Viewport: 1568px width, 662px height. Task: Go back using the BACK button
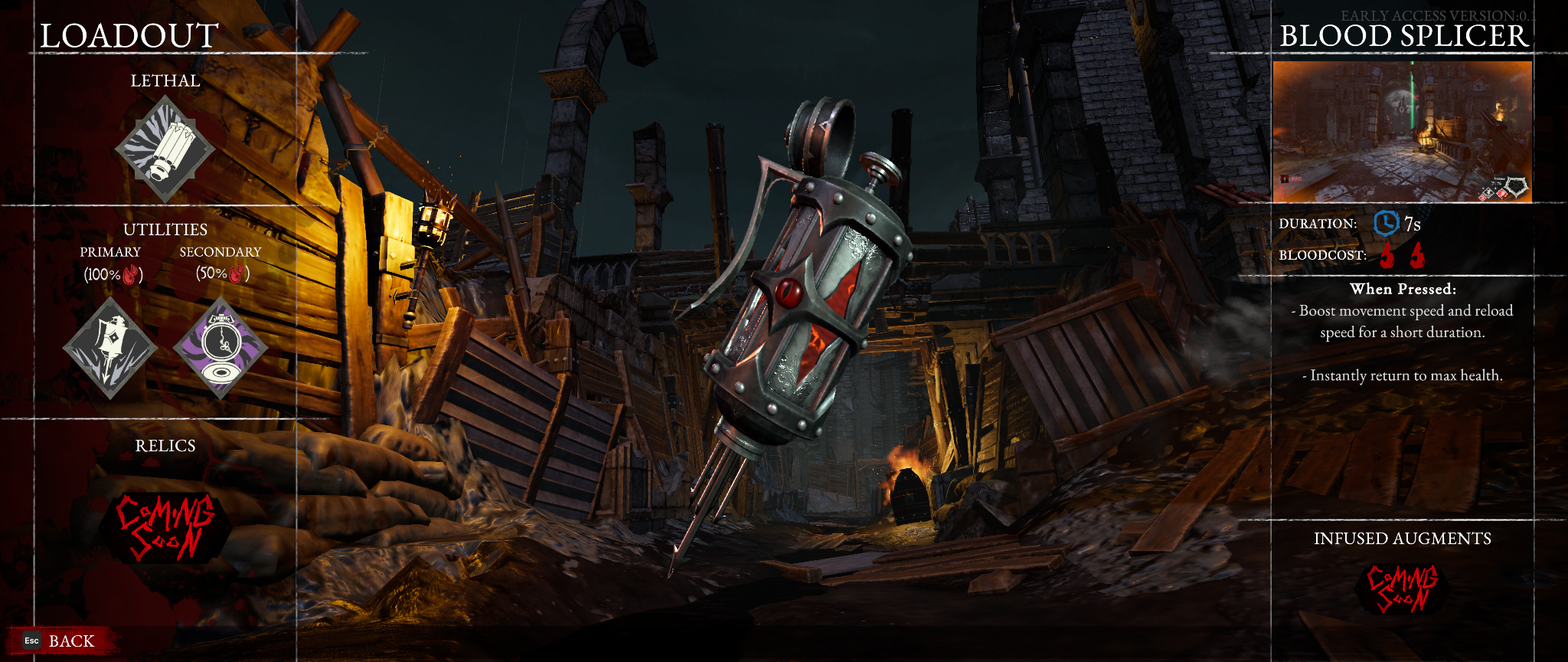coord(61,641)
